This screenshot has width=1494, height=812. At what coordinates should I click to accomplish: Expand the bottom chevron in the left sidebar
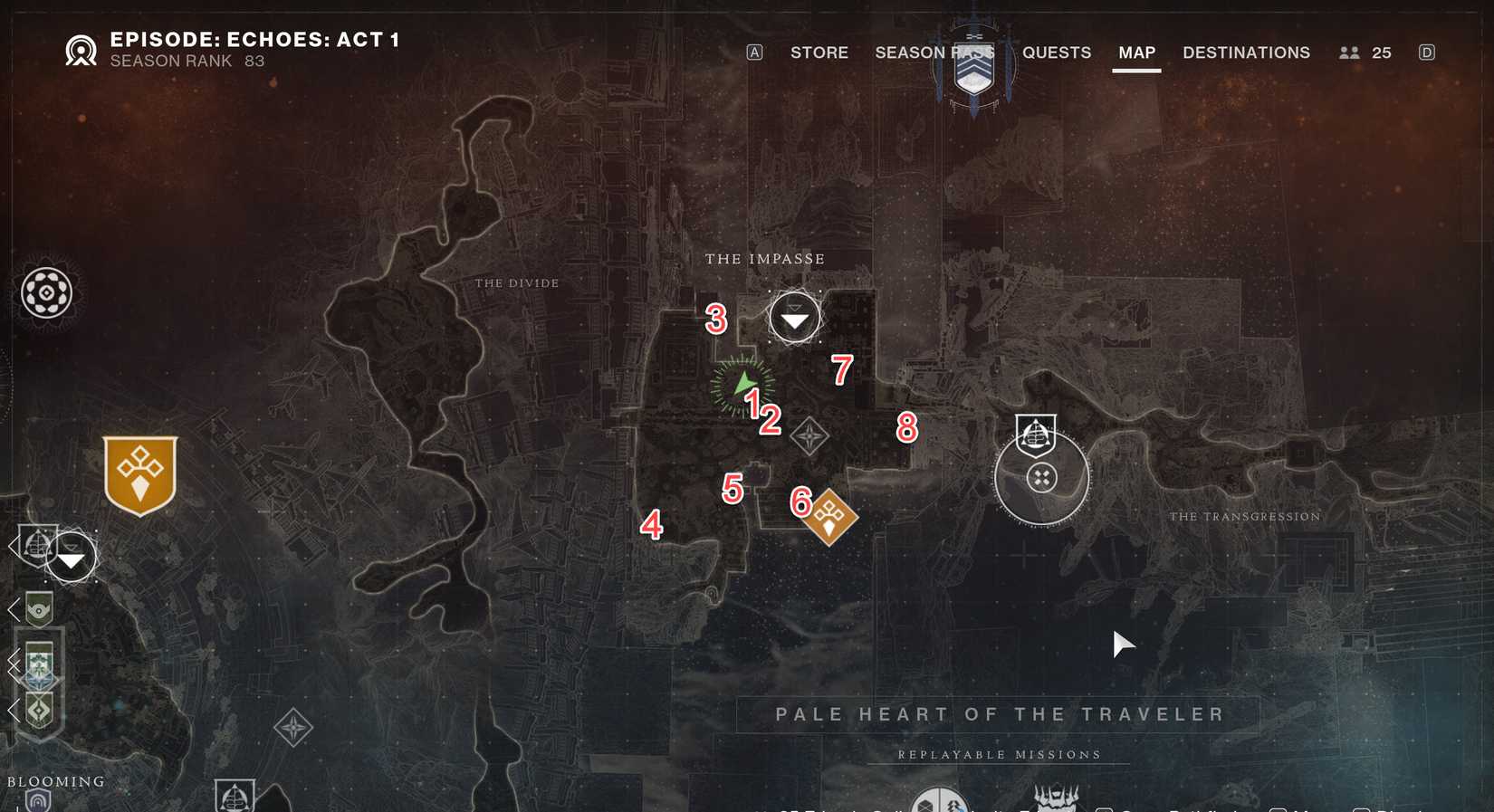pyautogui.click(x=14, y=709)
